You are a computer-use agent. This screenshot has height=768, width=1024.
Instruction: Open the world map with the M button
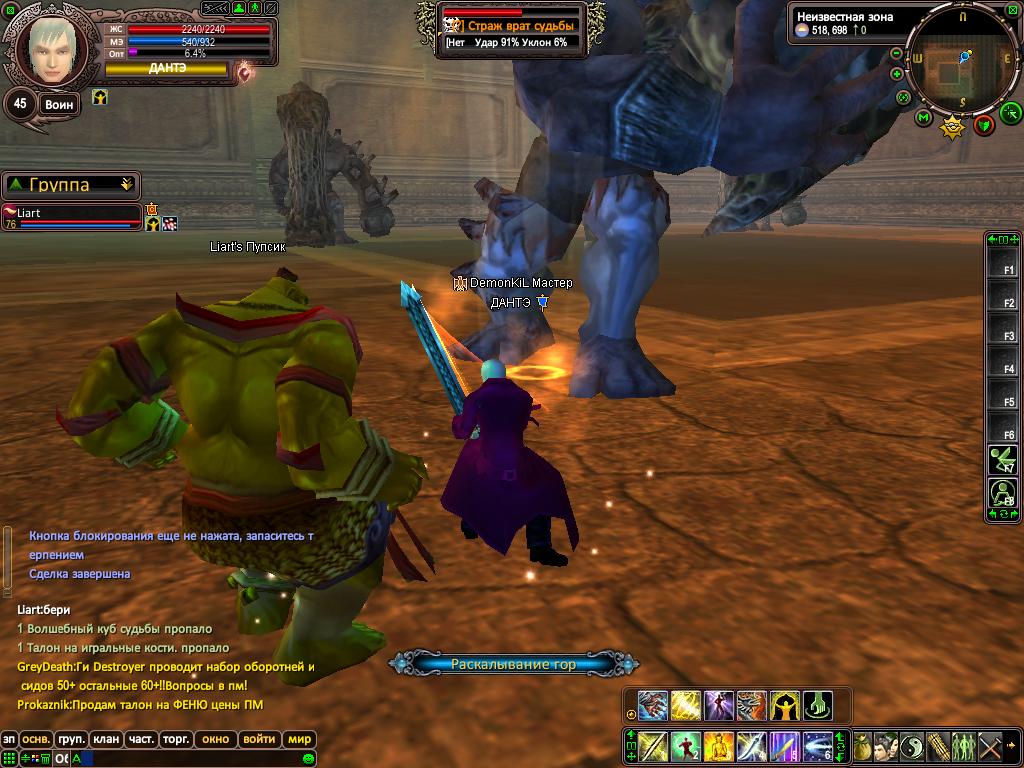tap(923, 118)
